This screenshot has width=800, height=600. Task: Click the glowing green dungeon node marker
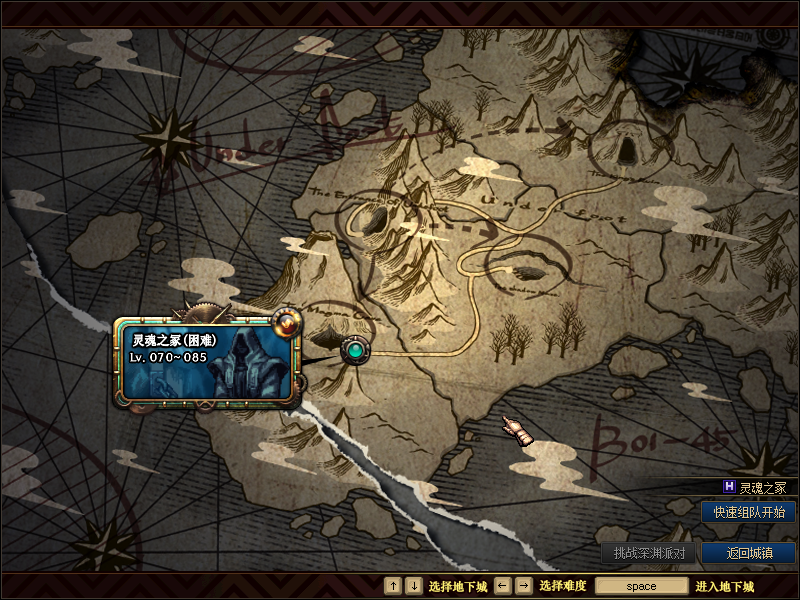click(355, 351)
